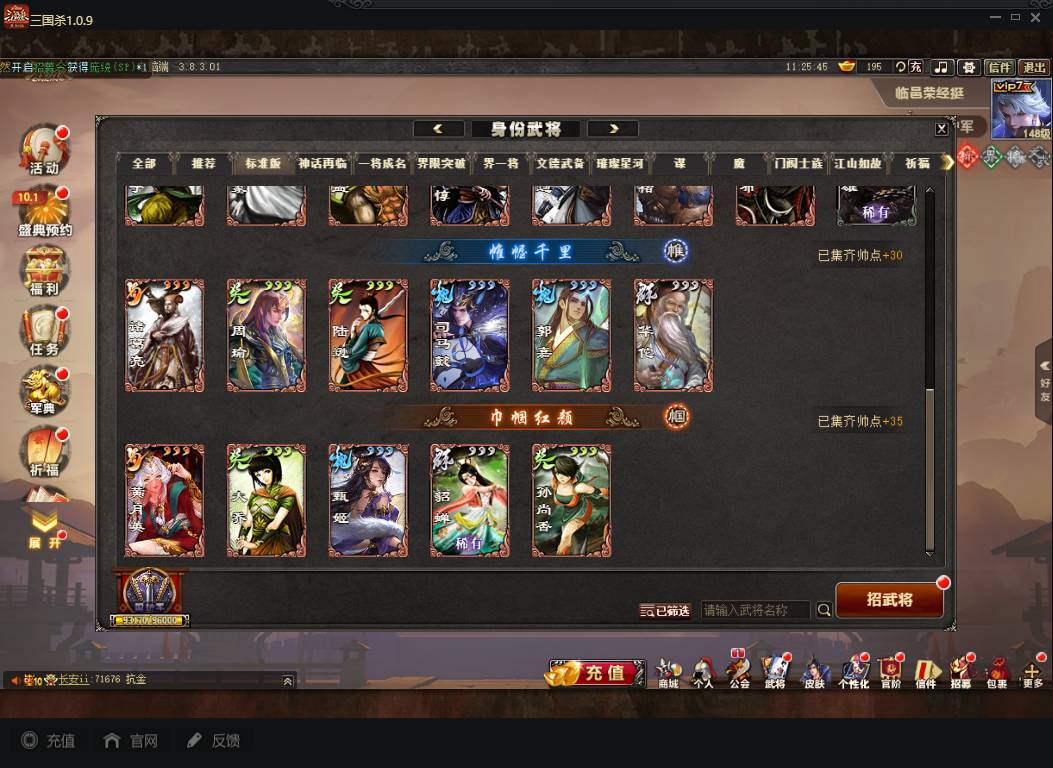Open the 任务 quests icon
This screenshot has width=1053, height=768.
coord(44,333)
